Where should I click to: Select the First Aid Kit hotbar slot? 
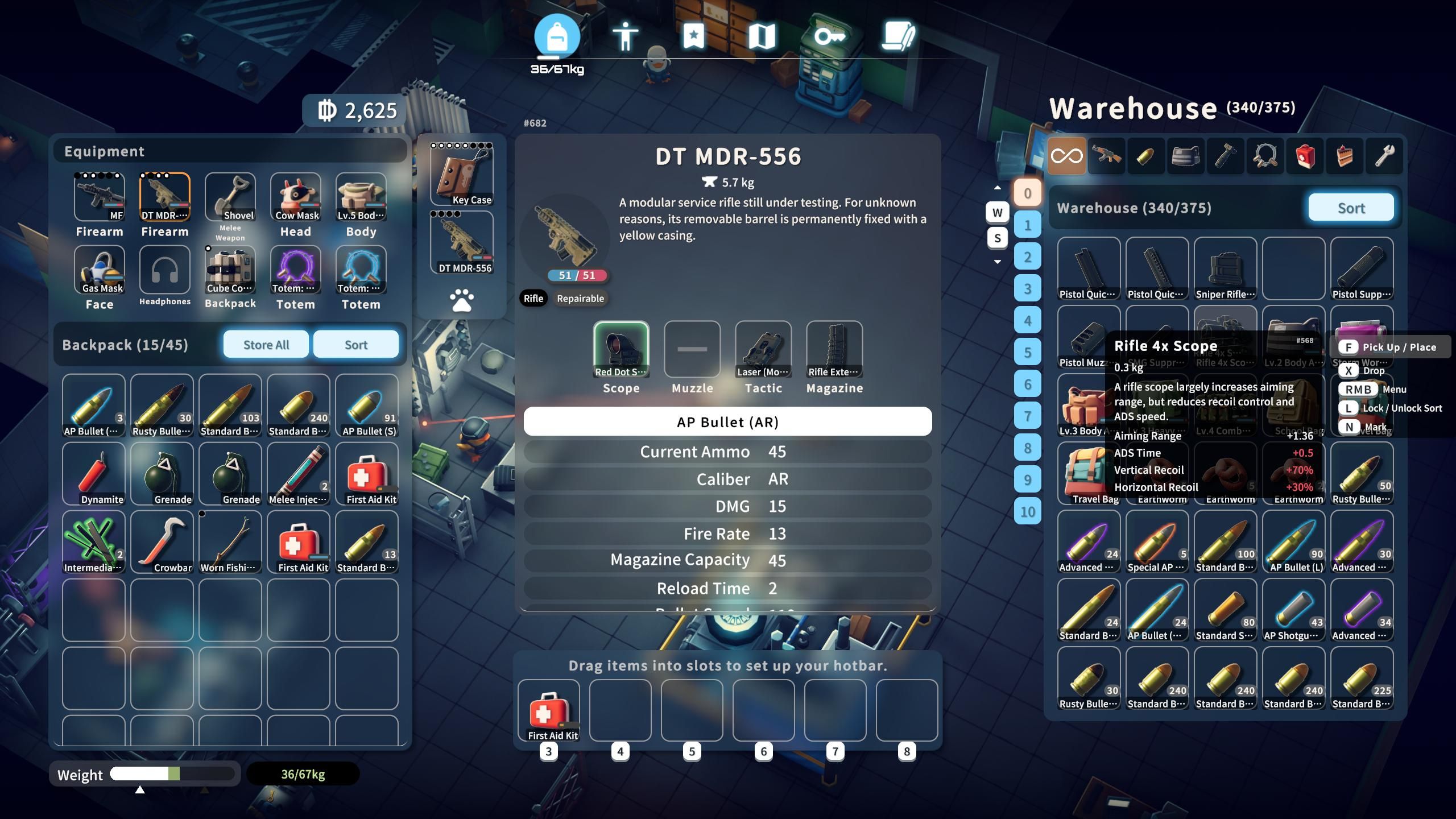pyautogui.click(x=549, y=710)
